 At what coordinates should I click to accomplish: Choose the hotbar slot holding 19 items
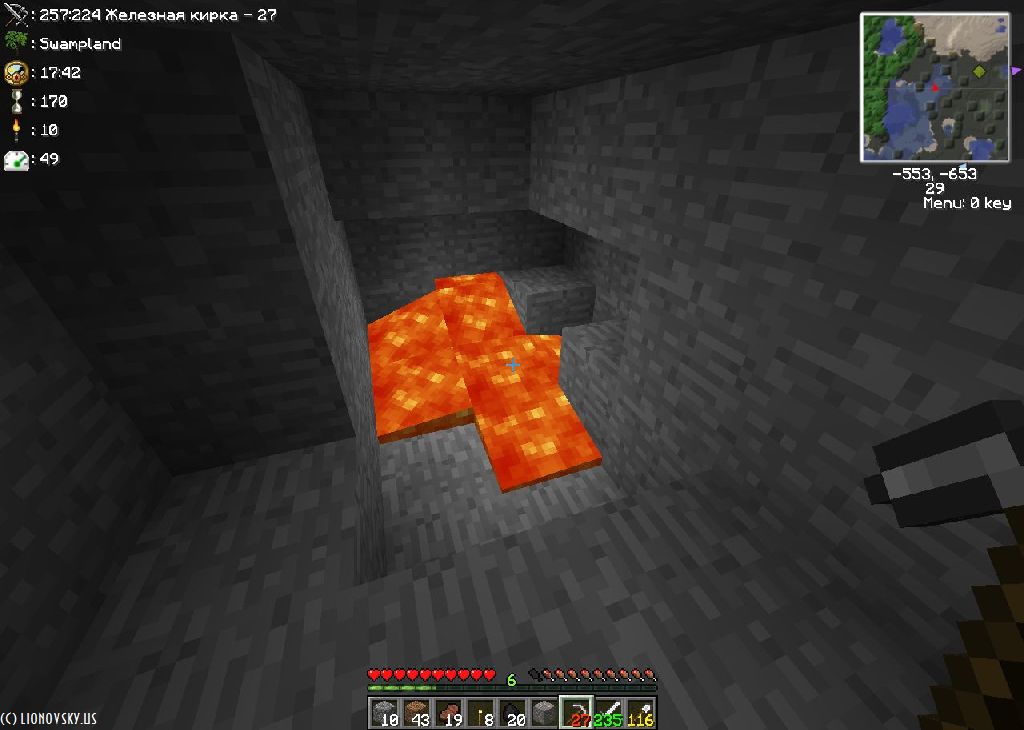(449, 713)
